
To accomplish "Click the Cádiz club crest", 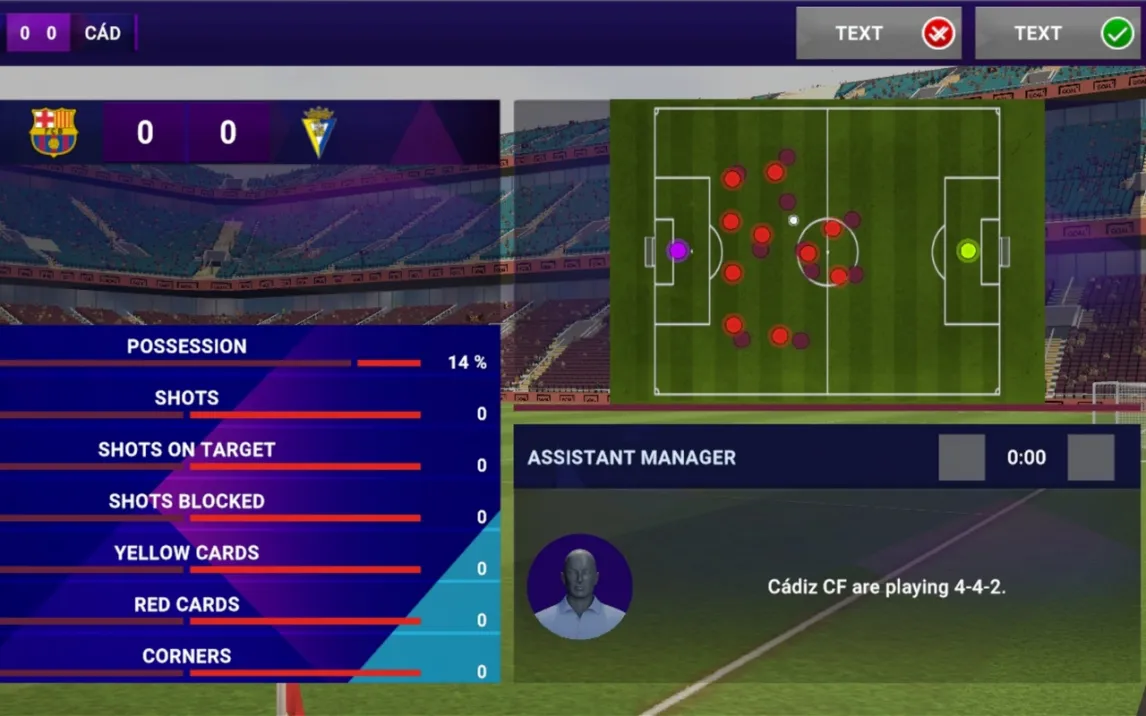I will click(x=320, y=132).
